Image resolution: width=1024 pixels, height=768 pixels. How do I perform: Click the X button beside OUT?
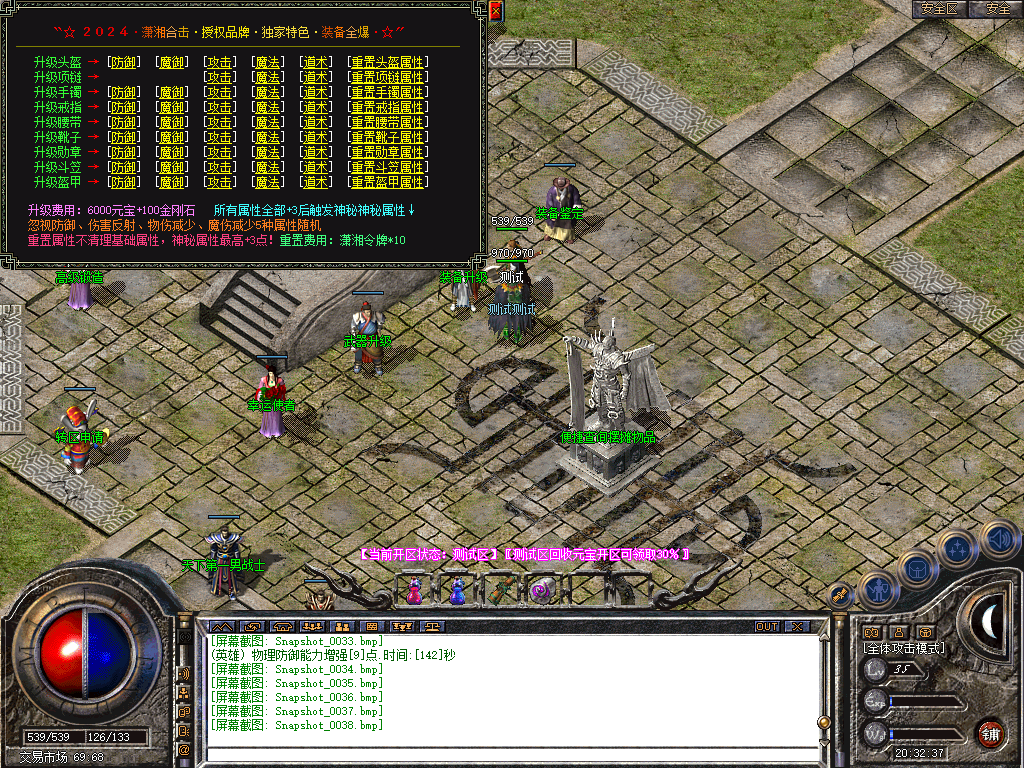point(796,627)
